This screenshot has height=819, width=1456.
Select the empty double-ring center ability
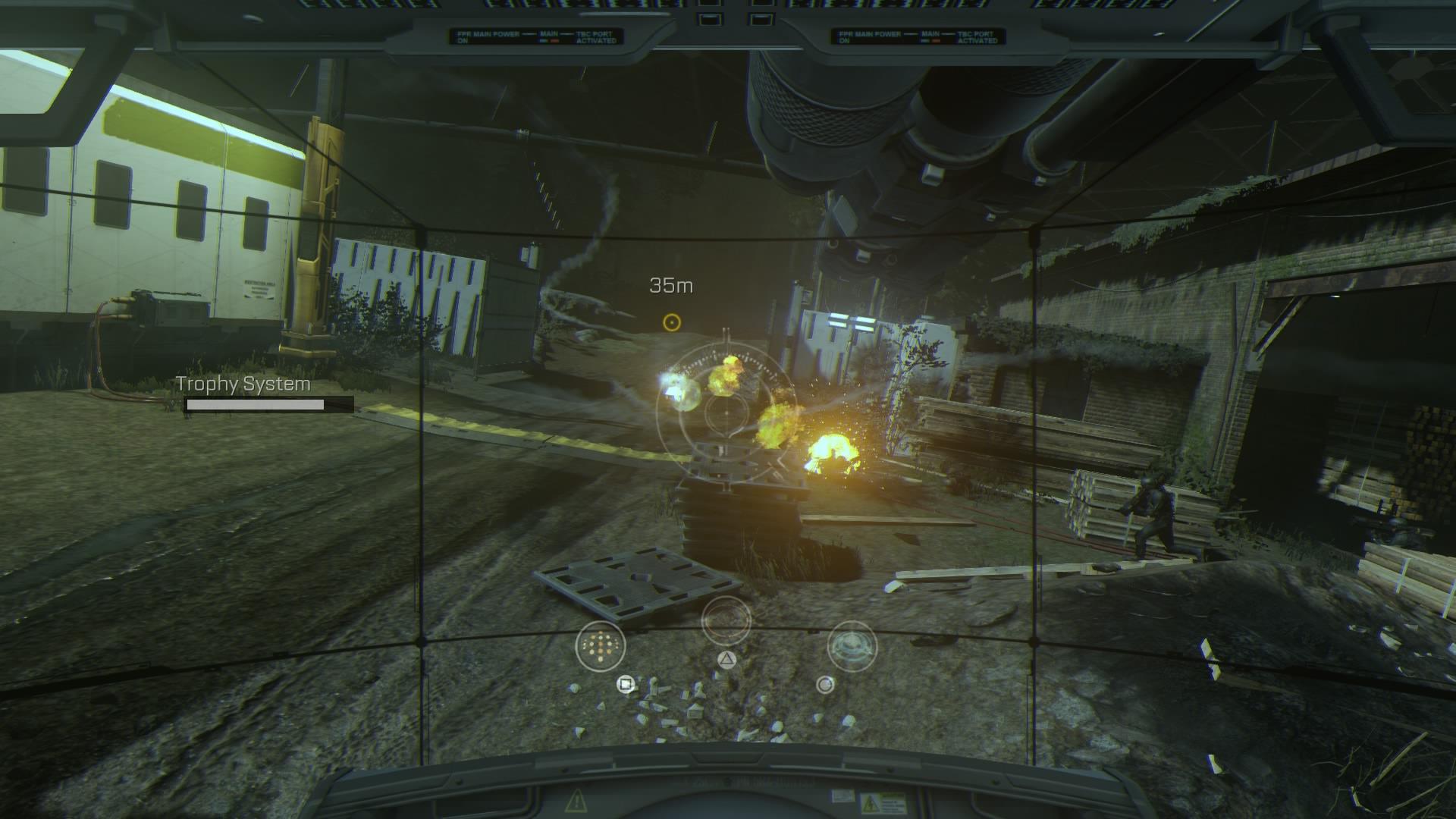[726, 620]
